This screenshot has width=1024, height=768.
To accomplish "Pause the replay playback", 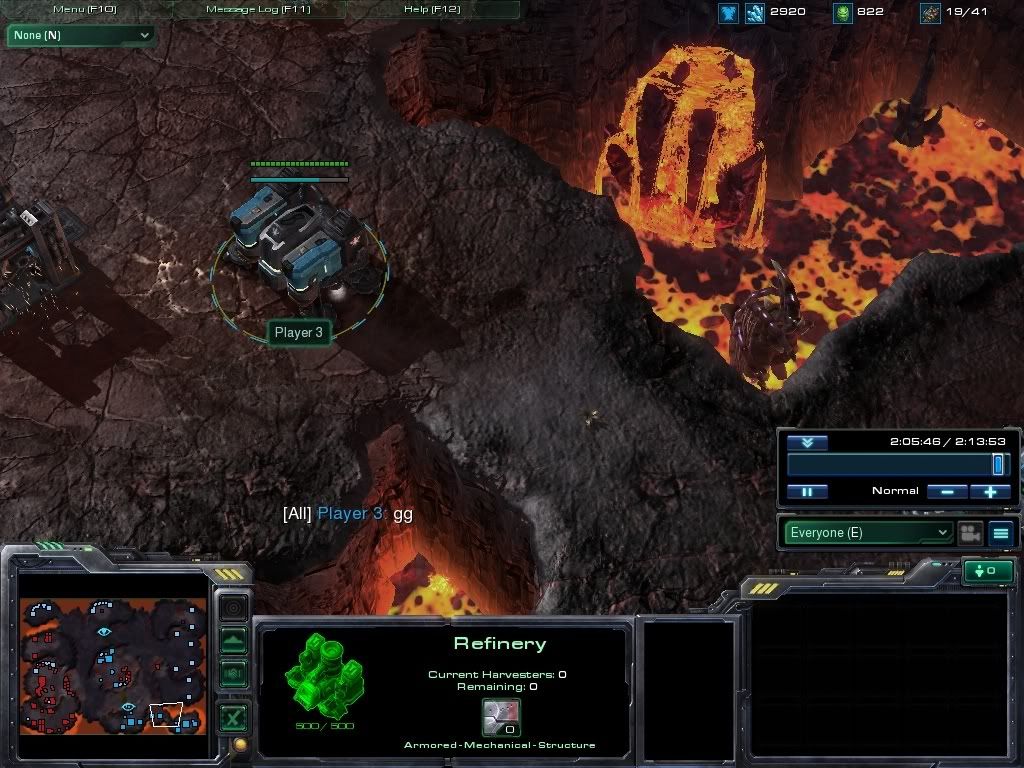I will click(x=807, y=491).
